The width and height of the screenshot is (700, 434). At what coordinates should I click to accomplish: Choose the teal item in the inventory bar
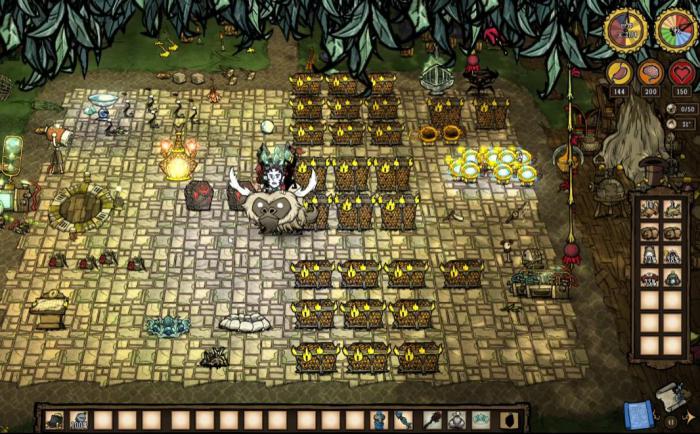pyautogui.click(x=481, y=420)
